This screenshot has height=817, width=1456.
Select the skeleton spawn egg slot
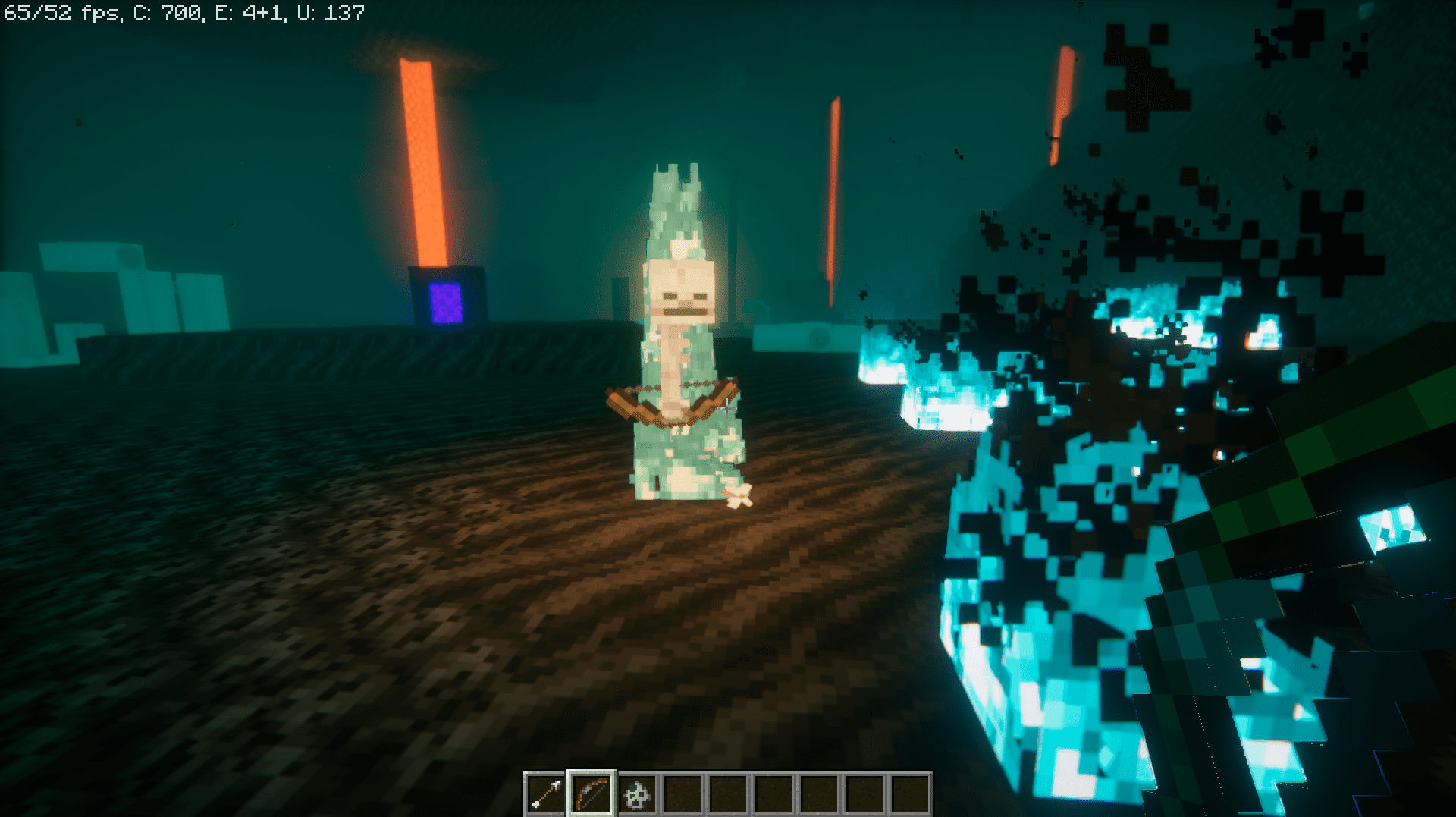[637, 795]
